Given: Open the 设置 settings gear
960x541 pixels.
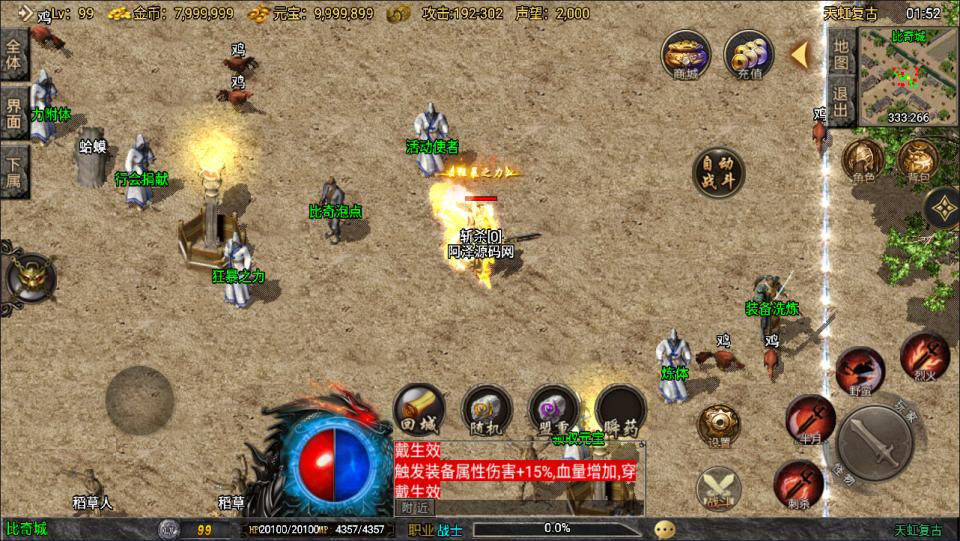Looking at the screenshot, I should (x=719, y=425).
